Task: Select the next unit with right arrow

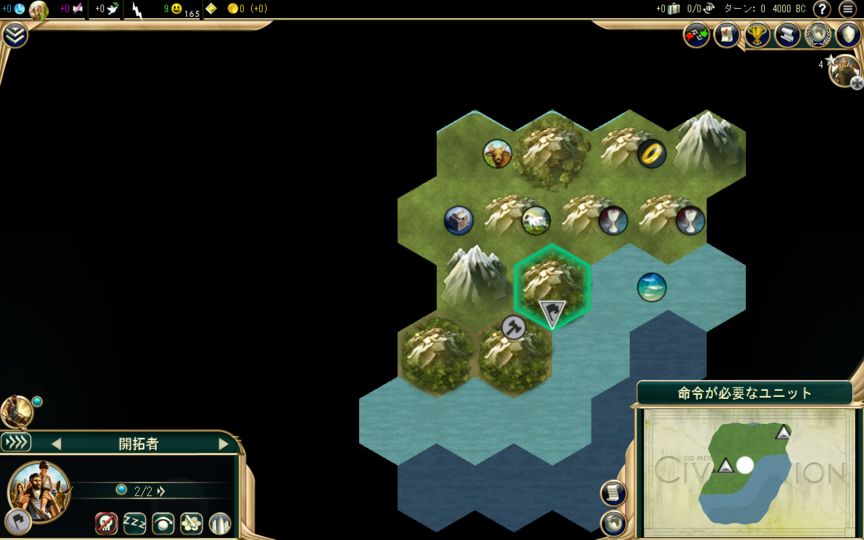Action: coord(223,443)
